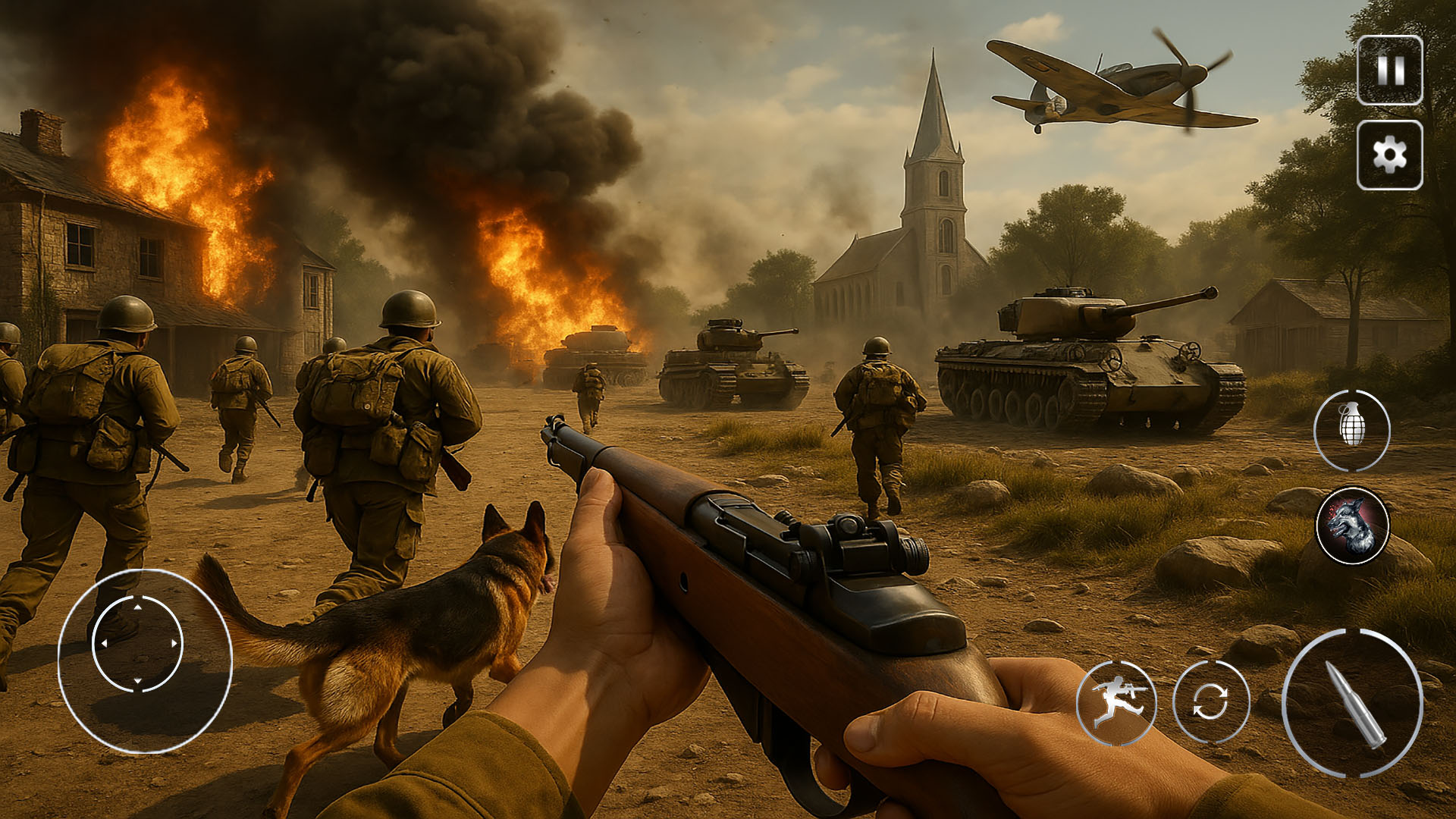Pause the game
This screenshot has width=1456, height=819.
tap(1389, 70)
